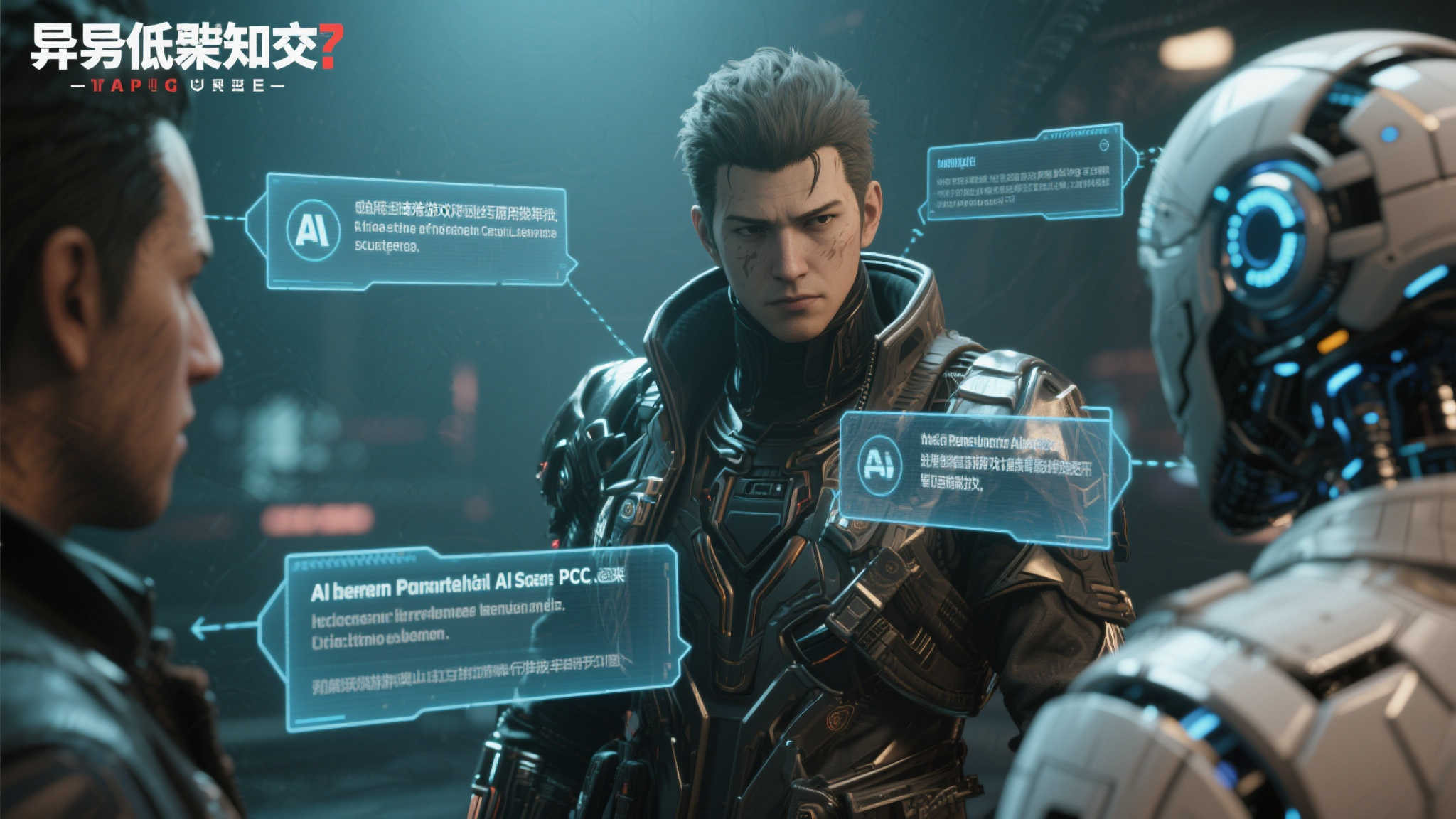Open the small holographic panel beside the robot's head
The width and height of the screenshot is (1456, 819).
pos(1024,174)
